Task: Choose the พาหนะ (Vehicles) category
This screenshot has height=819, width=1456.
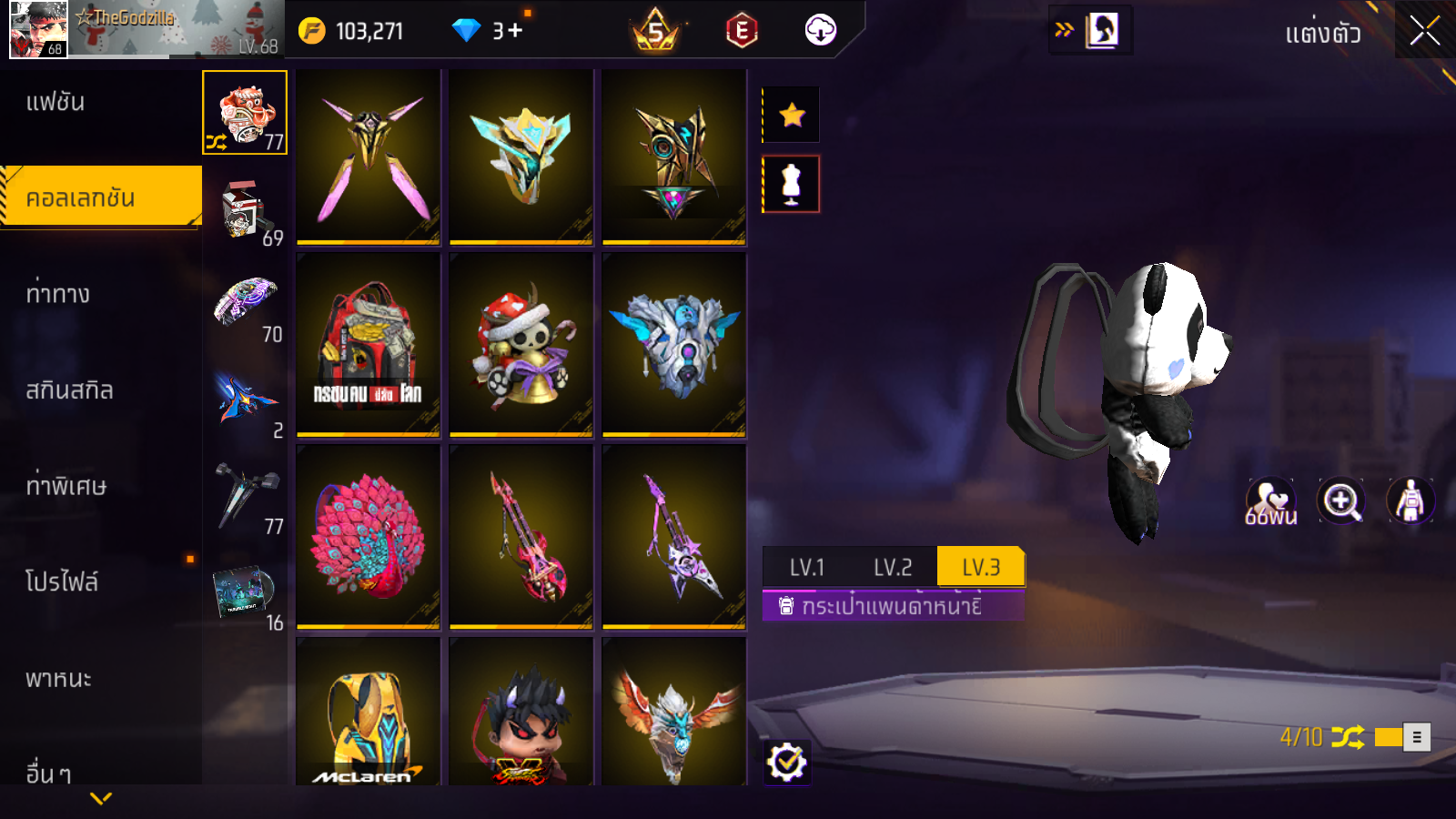Action: 58,679
